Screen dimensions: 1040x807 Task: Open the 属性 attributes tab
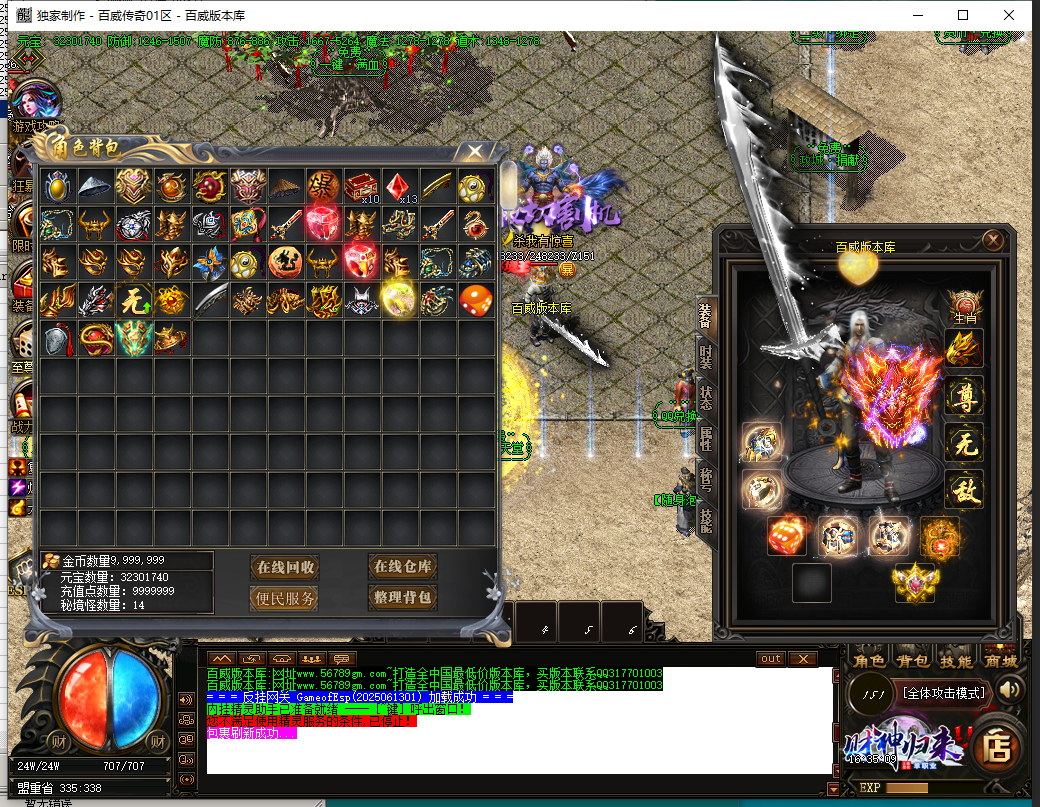click(x=706, y=436)
